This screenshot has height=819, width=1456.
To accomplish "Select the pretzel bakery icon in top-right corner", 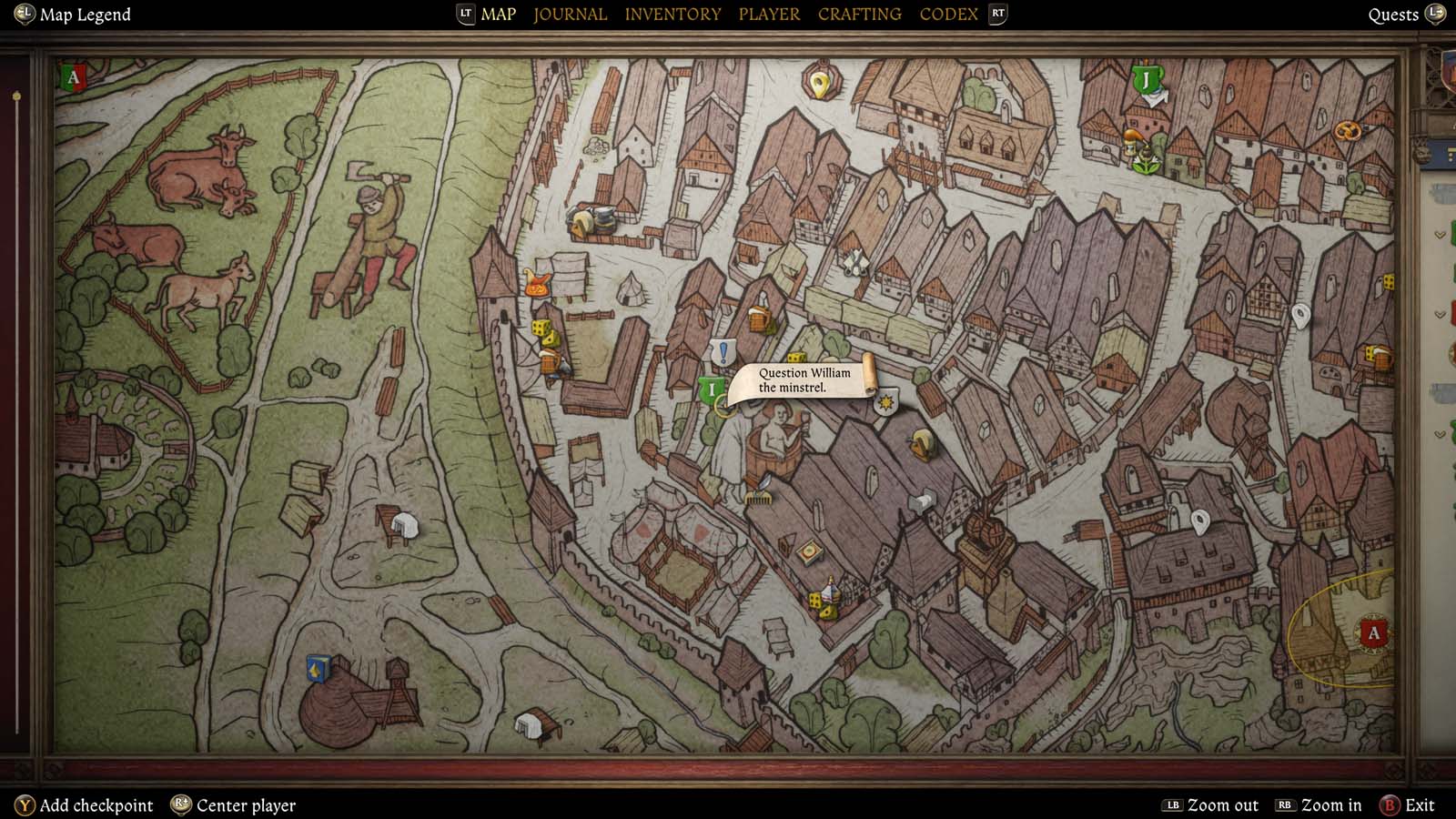I will click(x=1347, y=130).
